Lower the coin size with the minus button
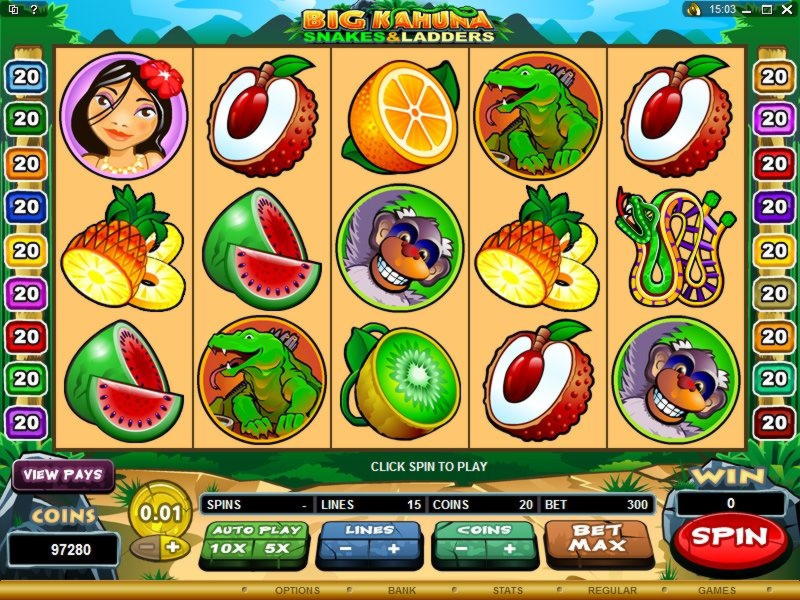The width and height of the screenshot is (800, 600). coord(148,548)
